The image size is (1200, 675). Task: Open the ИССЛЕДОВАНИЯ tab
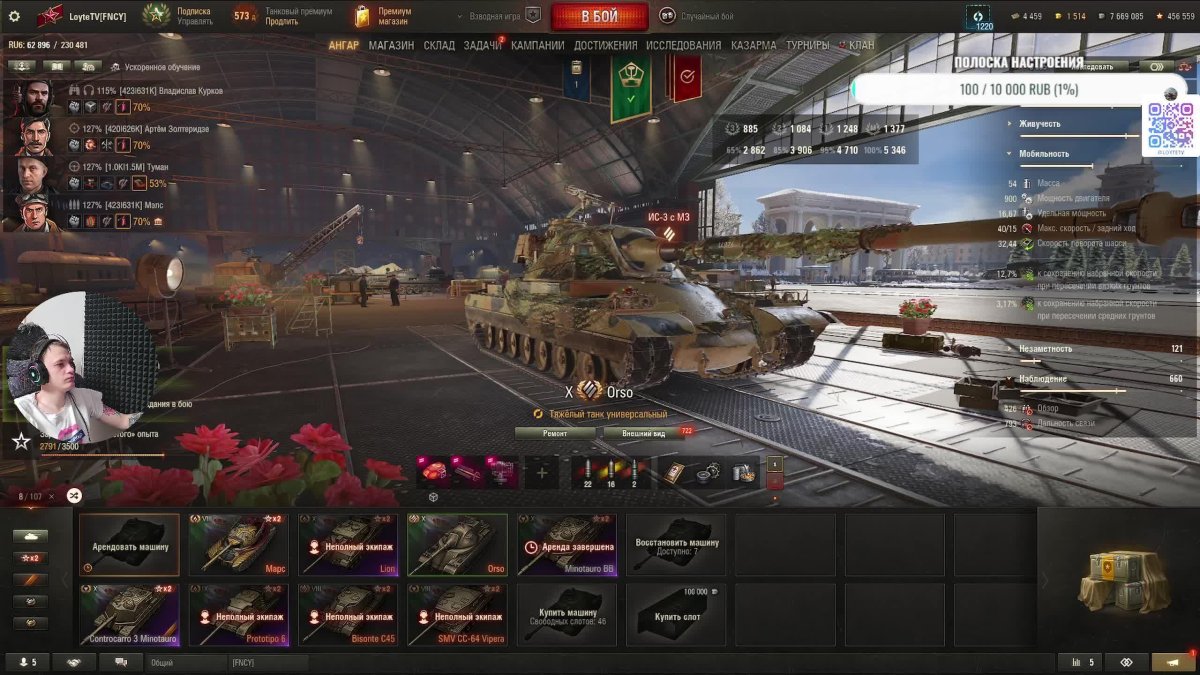(683, 45)
